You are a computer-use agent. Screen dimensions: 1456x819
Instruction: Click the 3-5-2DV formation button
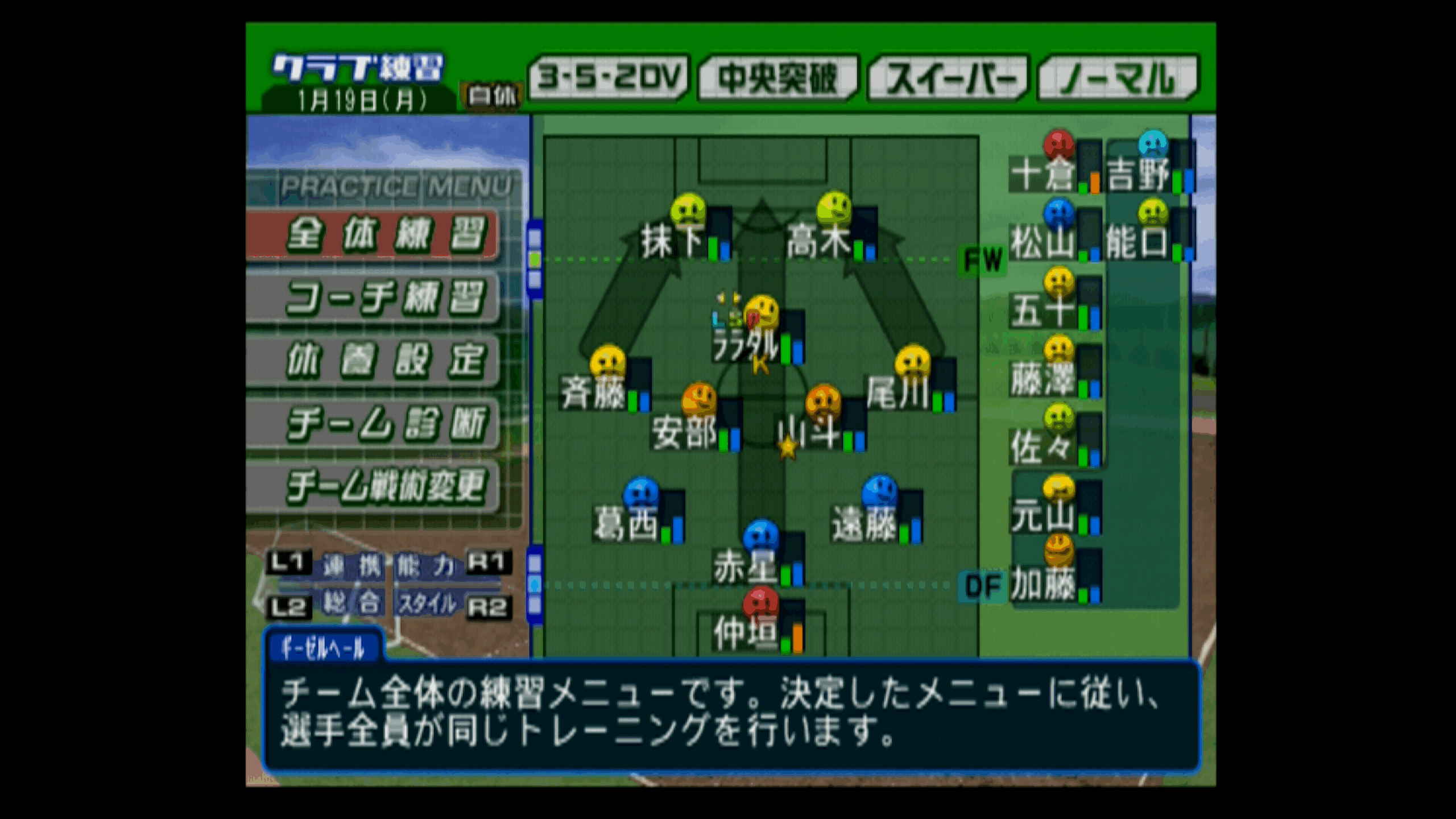(609, 78)
